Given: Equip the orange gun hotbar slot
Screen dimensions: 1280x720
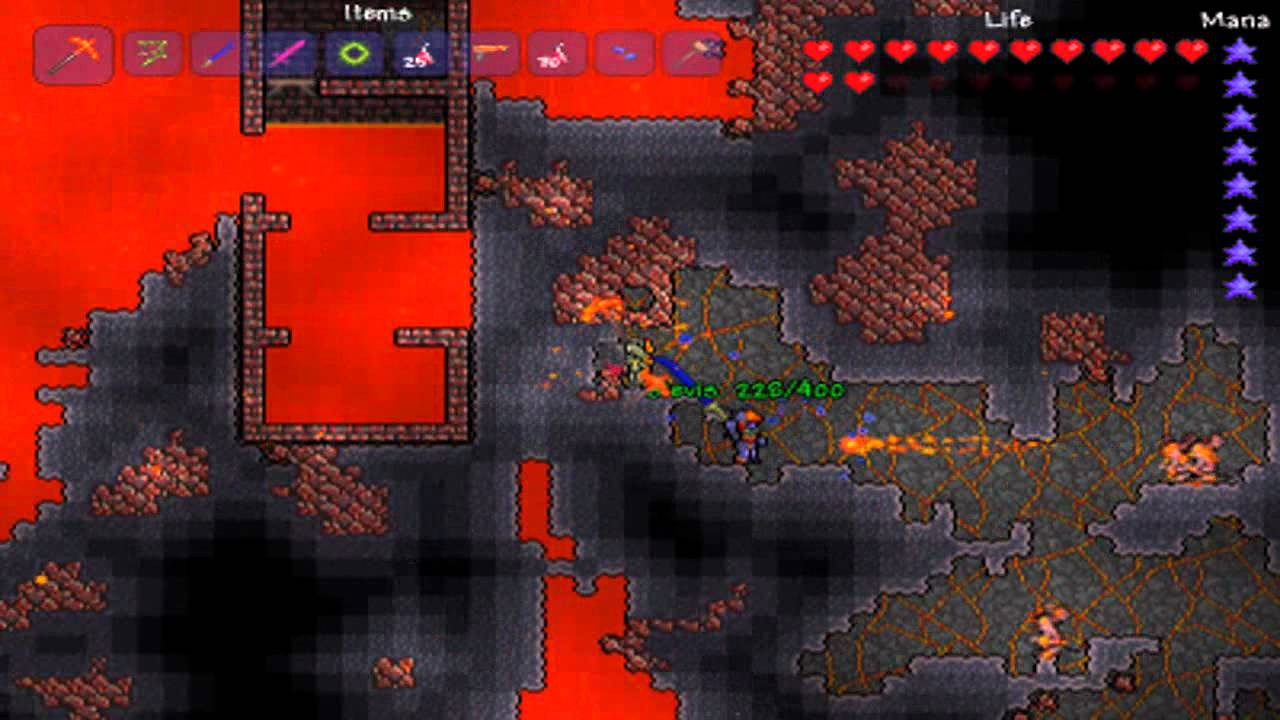Looking at the screenshot, I should tap(488, 54).
